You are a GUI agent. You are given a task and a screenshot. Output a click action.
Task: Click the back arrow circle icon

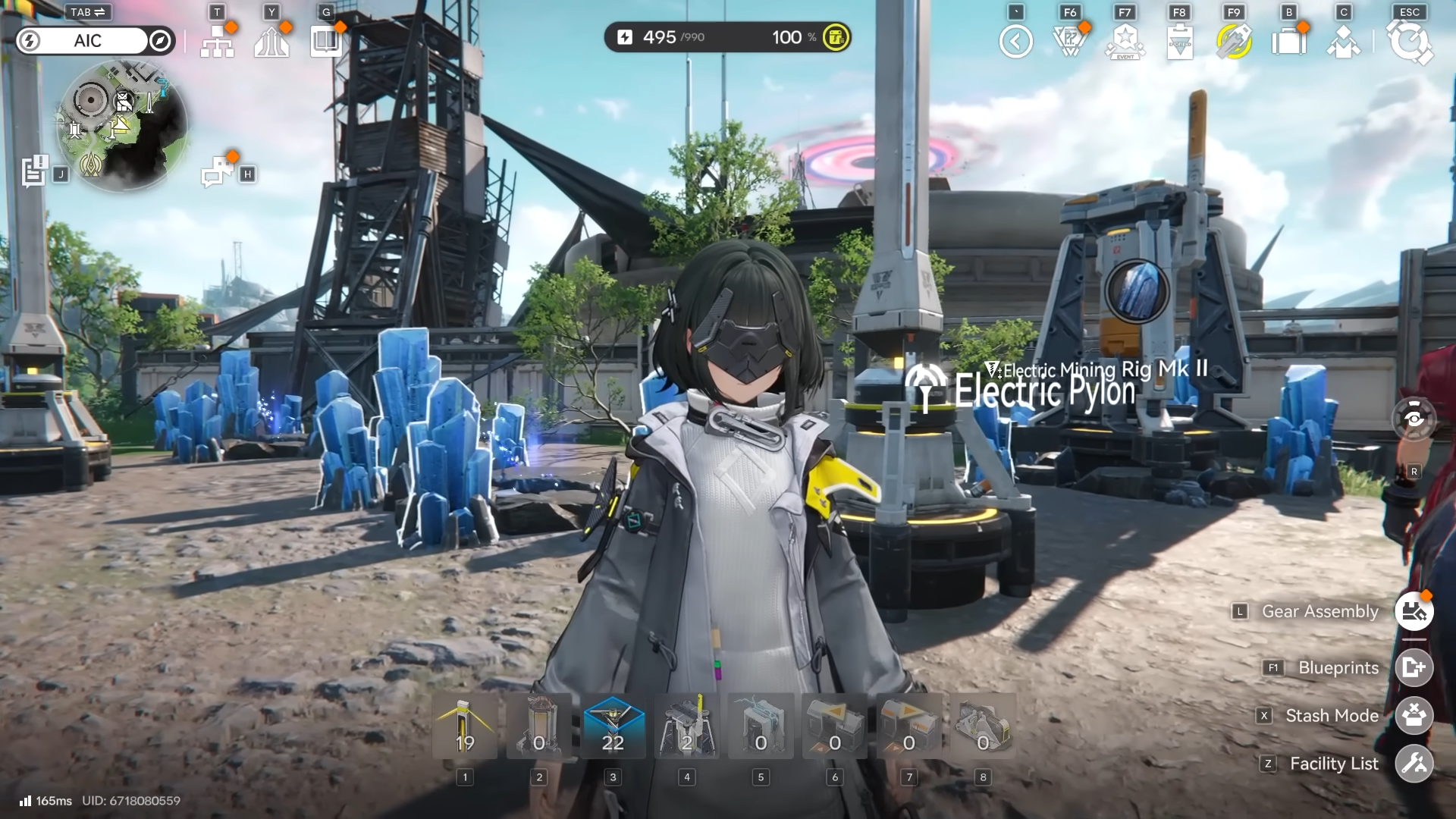tap(1016, 42)
